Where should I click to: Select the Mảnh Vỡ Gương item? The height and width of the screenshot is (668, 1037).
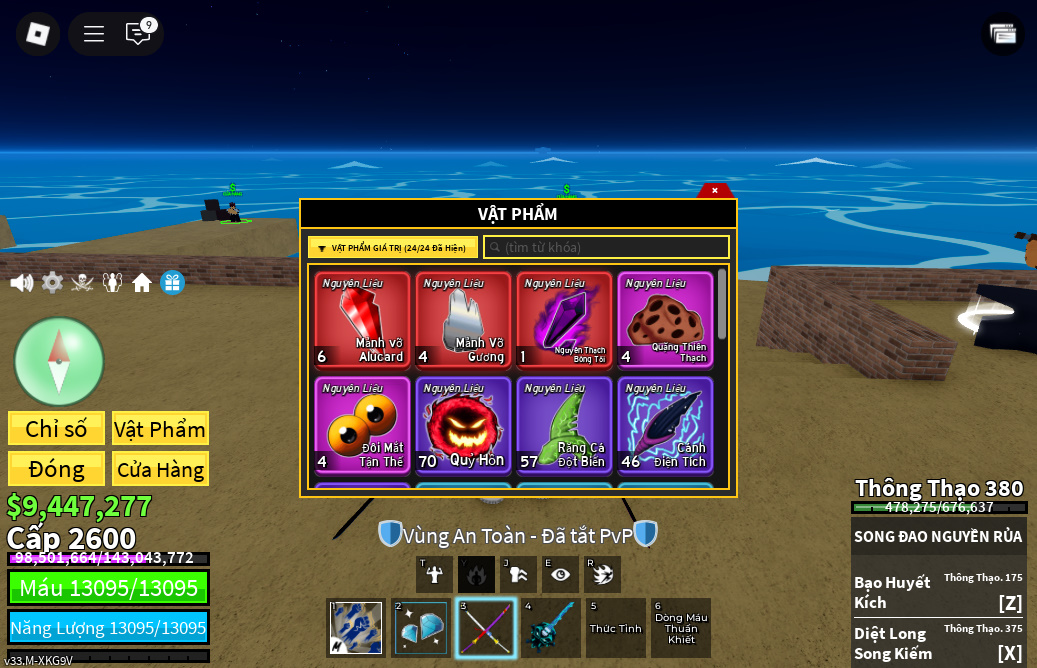point(463,319)
